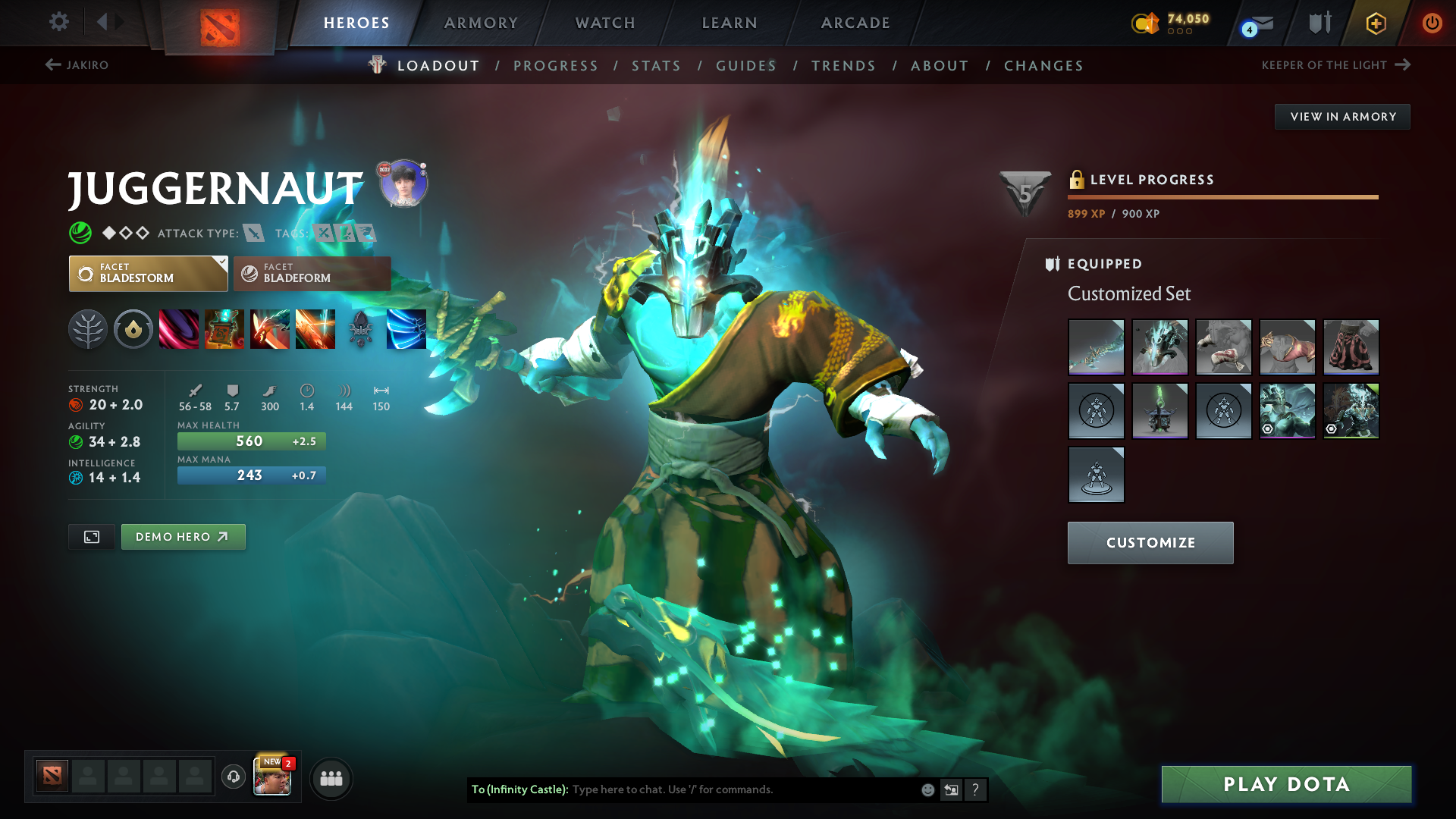Open the emoticon picker in chat
Screen dimensions: 1456x819
[927, 789]
